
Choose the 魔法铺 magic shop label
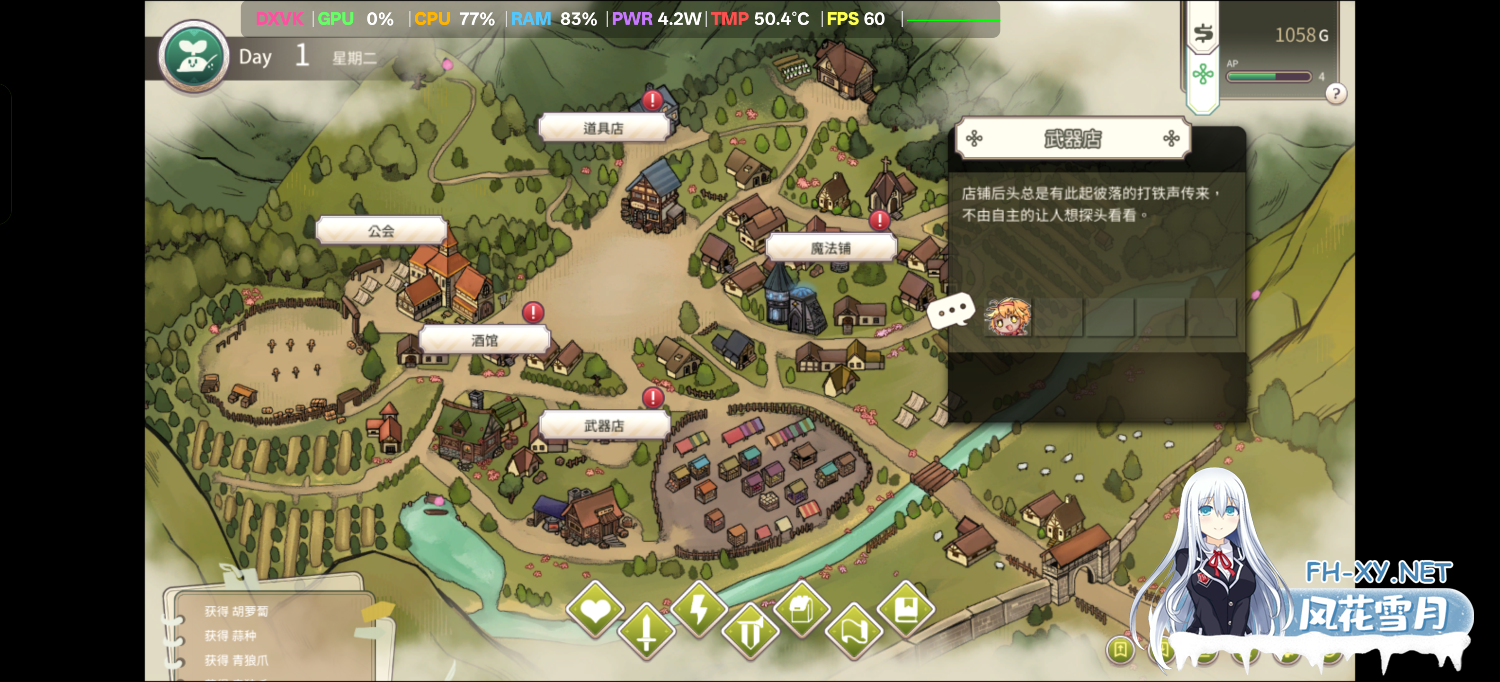tap(830, 248)
